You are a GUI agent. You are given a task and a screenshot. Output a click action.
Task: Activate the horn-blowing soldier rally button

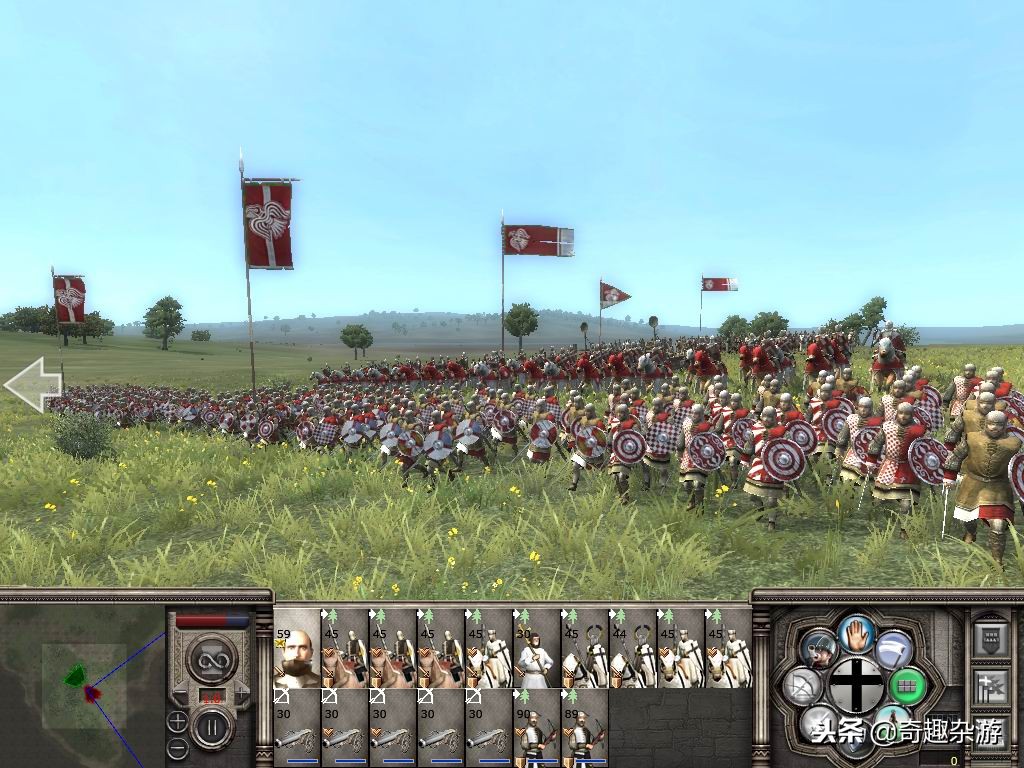pos(818,650)
